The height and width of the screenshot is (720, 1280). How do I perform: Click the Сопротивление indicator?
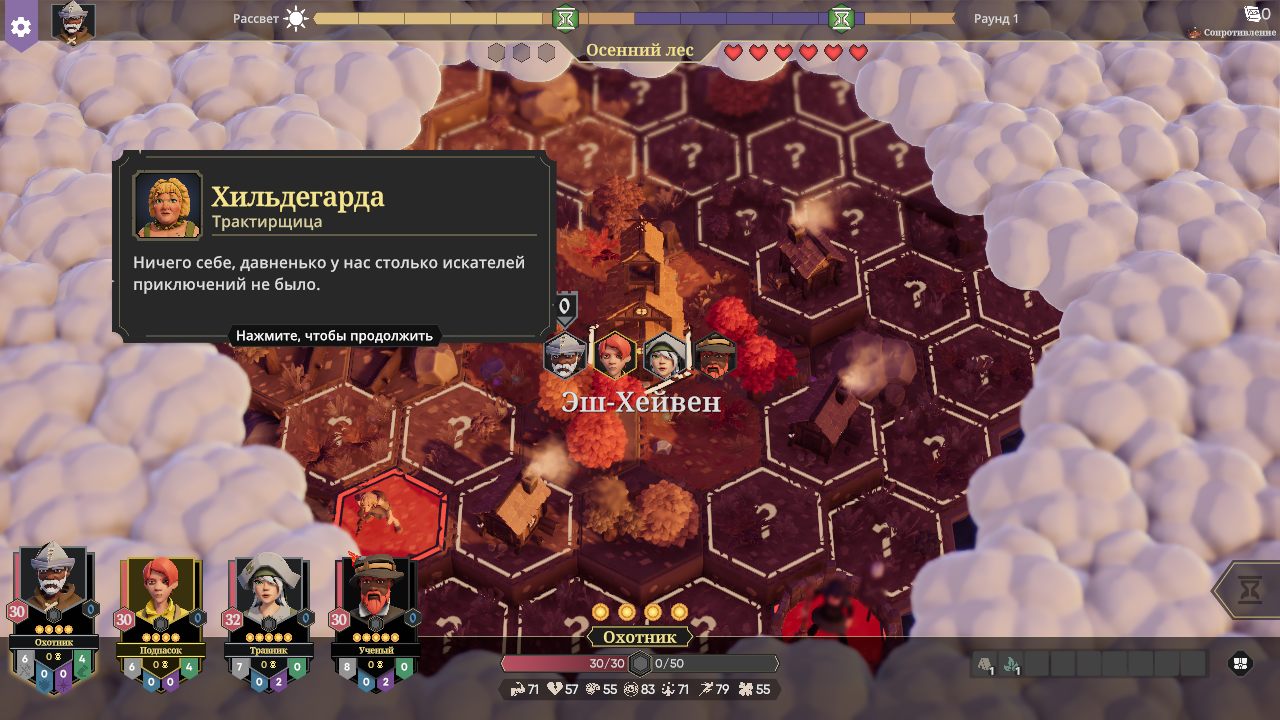[1233, 32]
